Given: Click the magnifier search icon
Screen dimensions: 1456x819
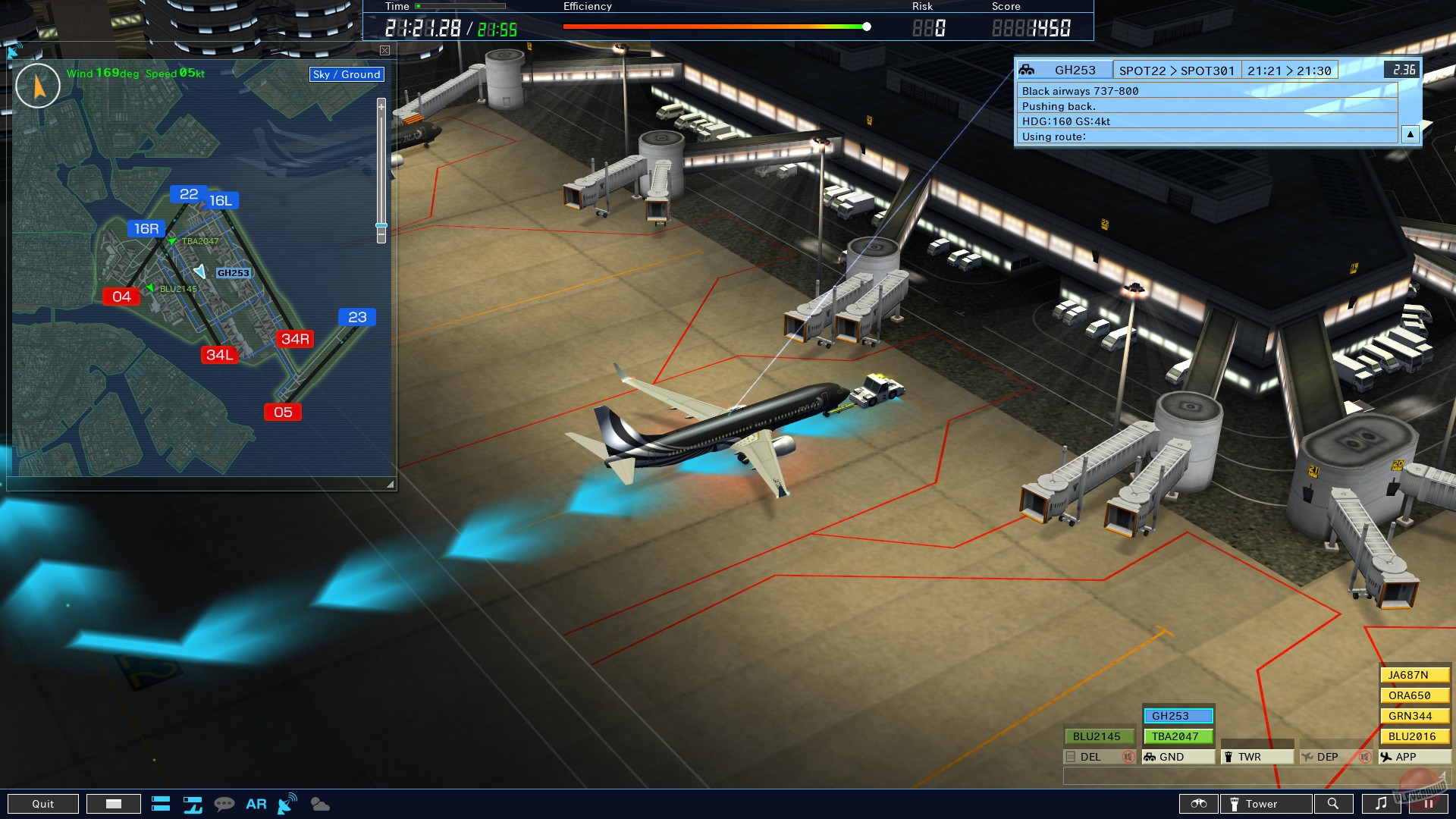Looking at the screenshot, I should click(x=1335, y=804).
